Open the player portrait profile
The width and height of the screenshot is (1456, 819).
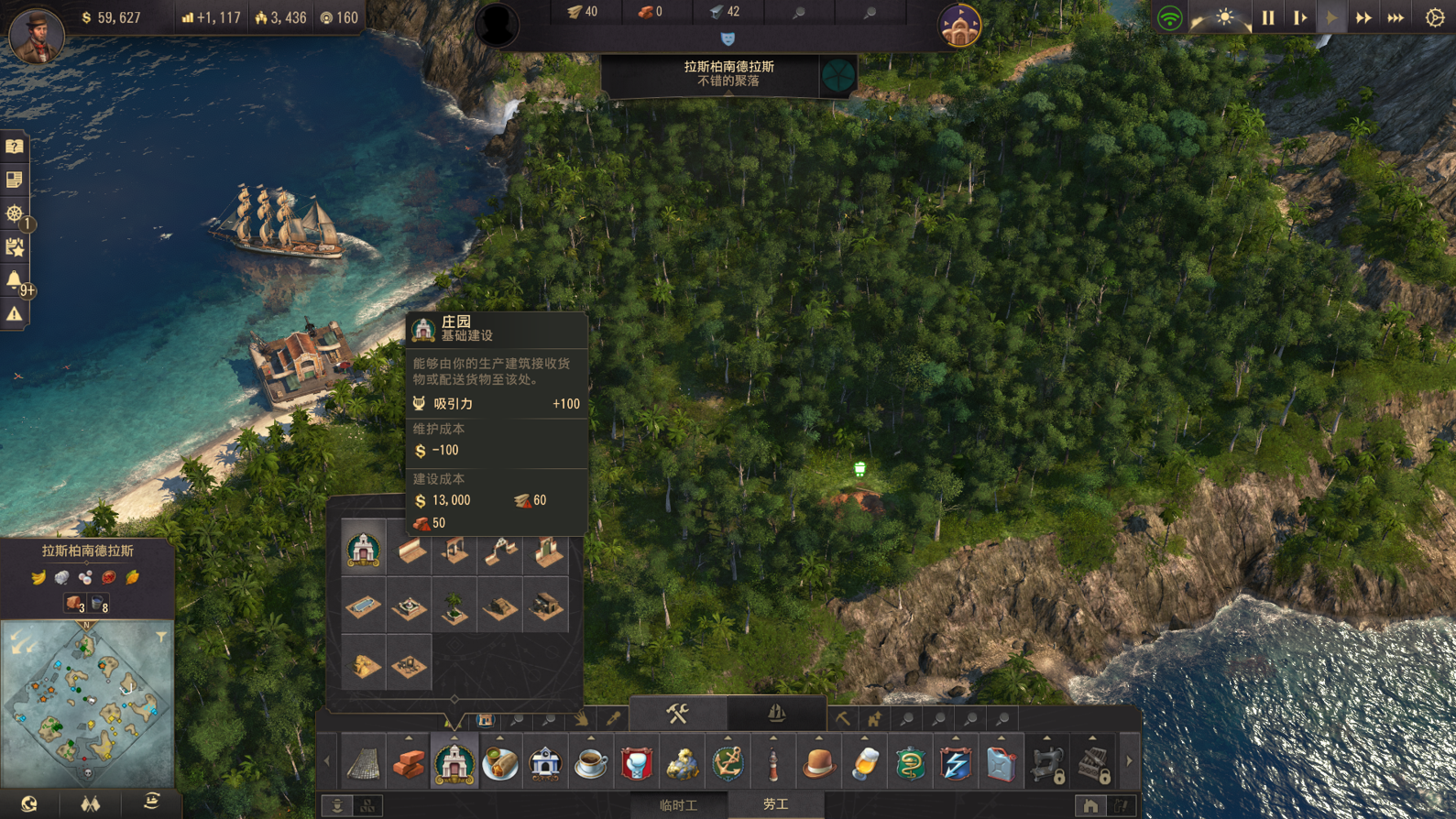(x=36, y=34)
